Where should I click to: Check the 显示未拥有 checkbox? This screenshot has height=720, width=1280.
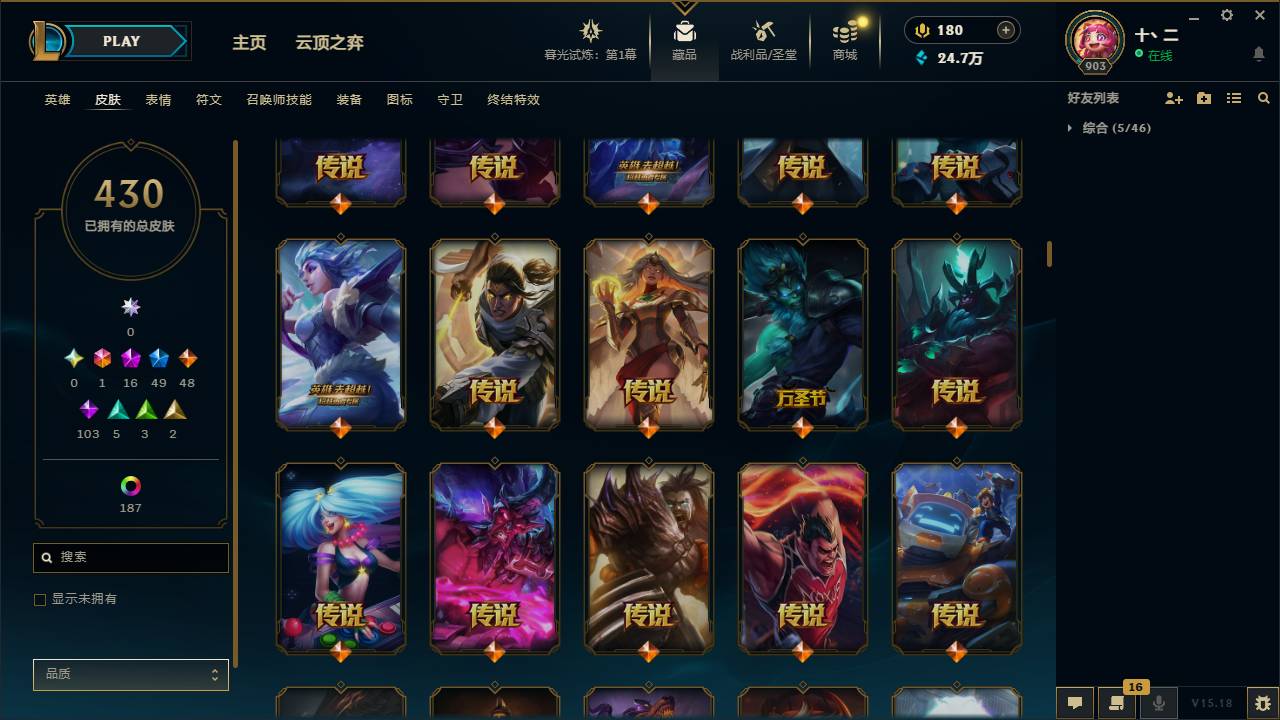tap(40, 599)
